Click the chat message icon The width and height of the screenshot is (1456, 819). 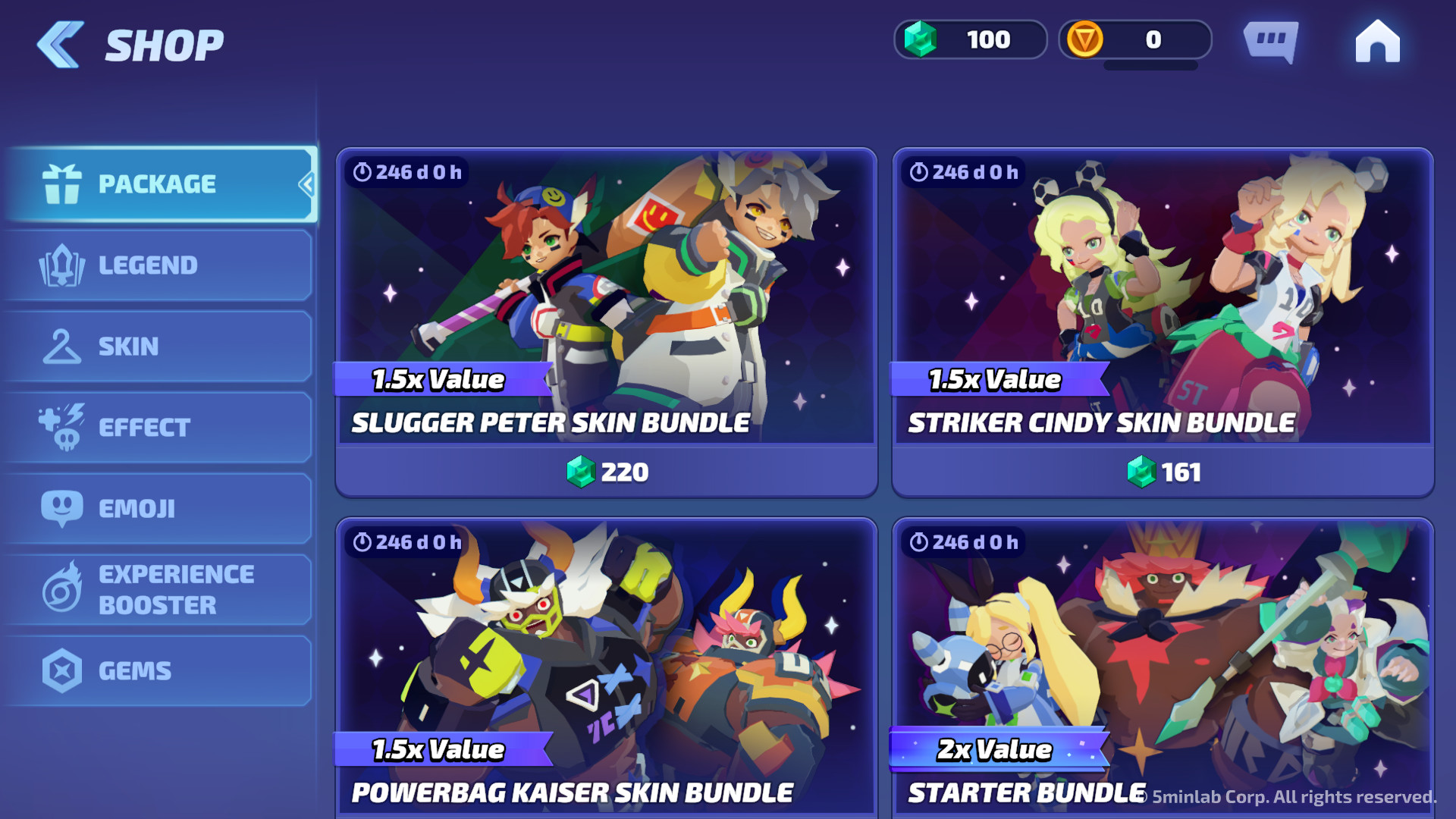[1271, 42]
